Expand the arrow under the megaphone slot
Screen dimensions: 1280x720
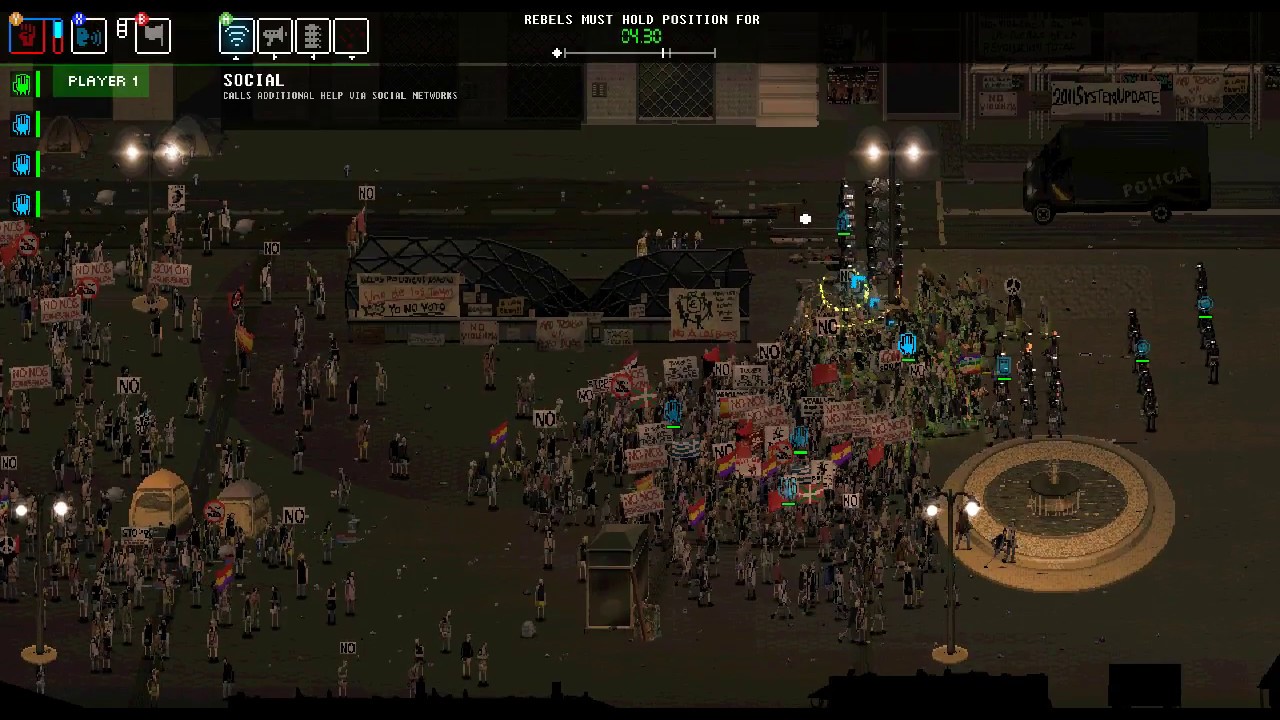276,57
